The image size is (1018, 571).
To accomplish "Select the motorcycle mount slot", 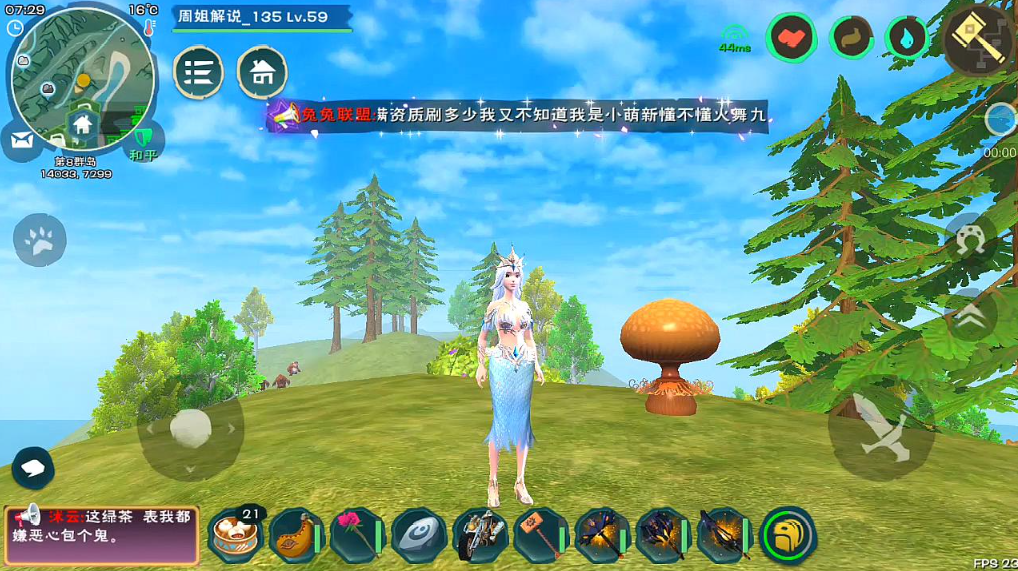I will [479, 536].
